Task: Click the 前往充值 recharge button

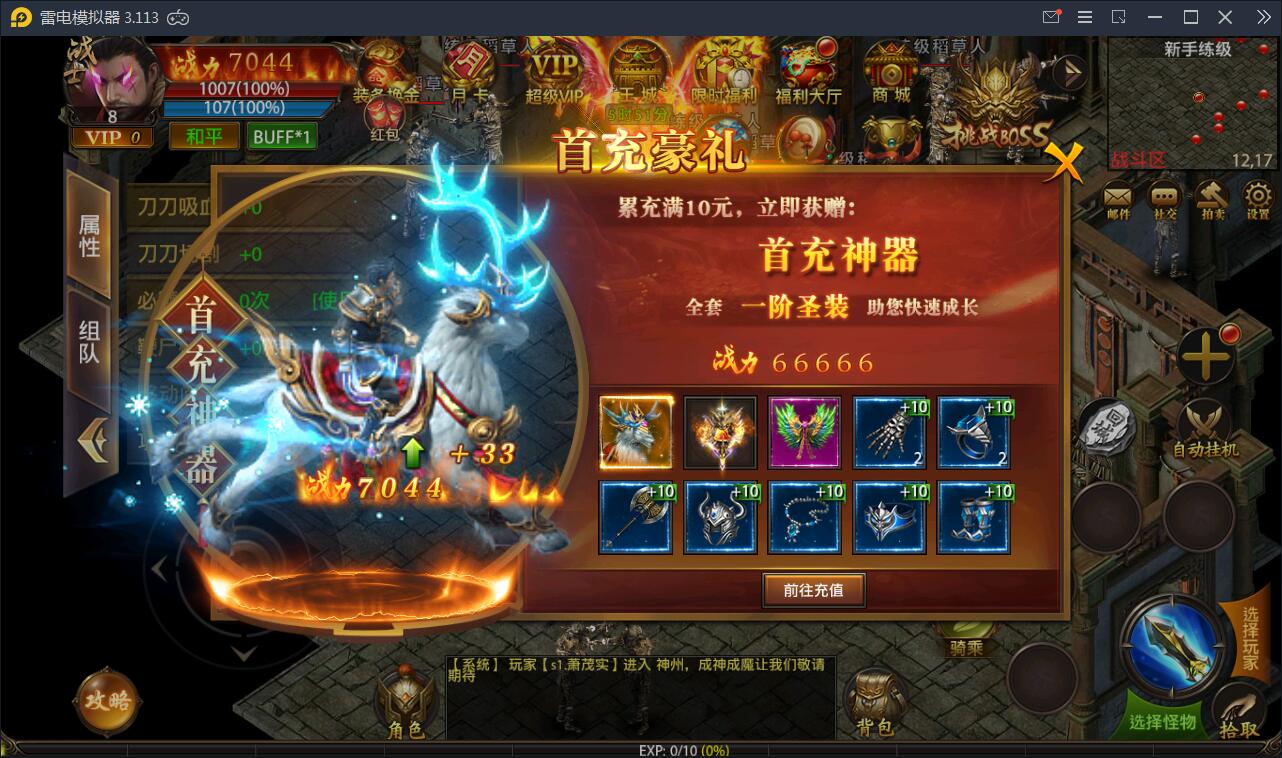Action: 813,590
